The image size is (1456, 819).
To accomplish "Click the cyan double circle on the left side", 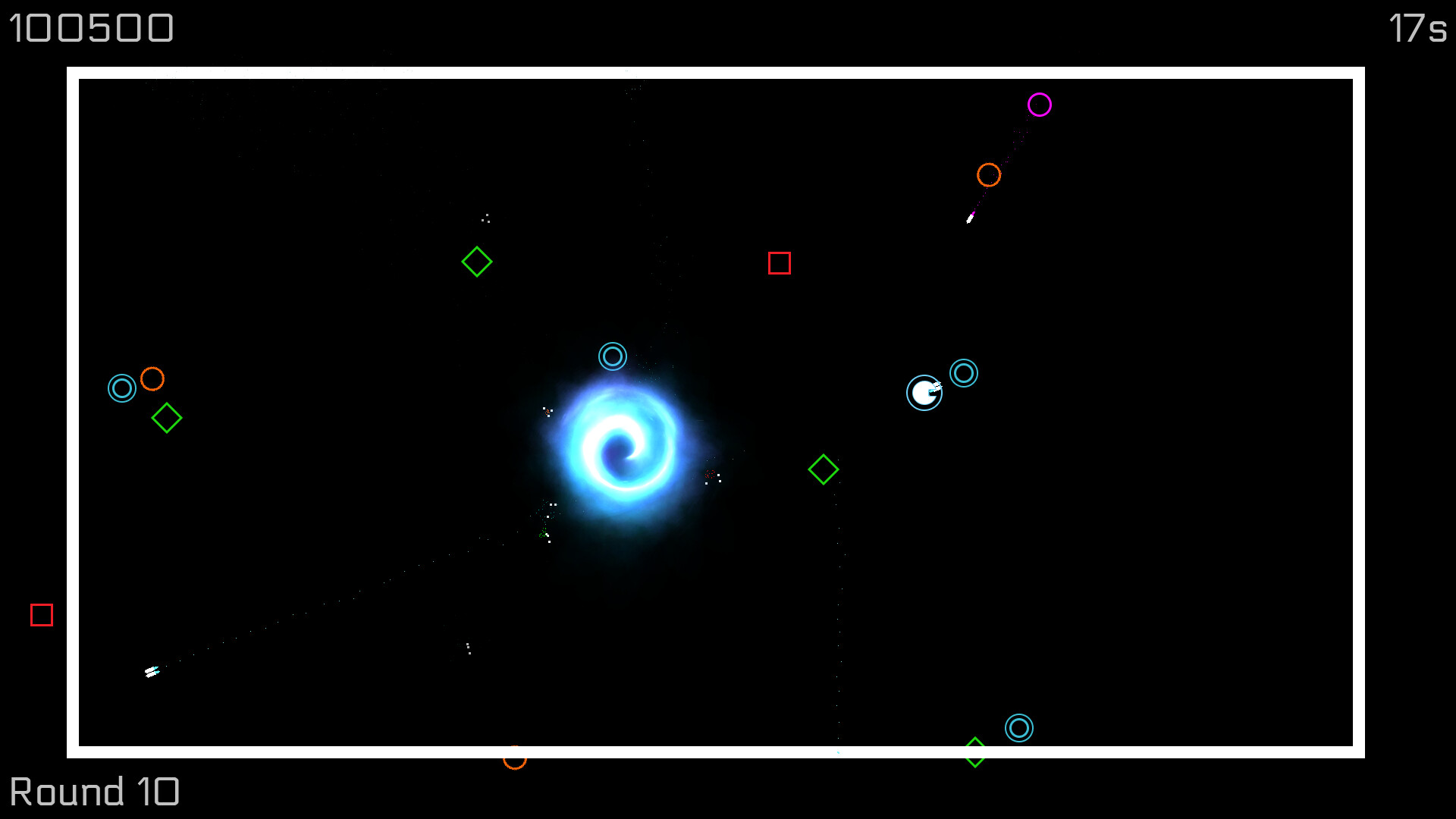I will [x=122, y=388].
